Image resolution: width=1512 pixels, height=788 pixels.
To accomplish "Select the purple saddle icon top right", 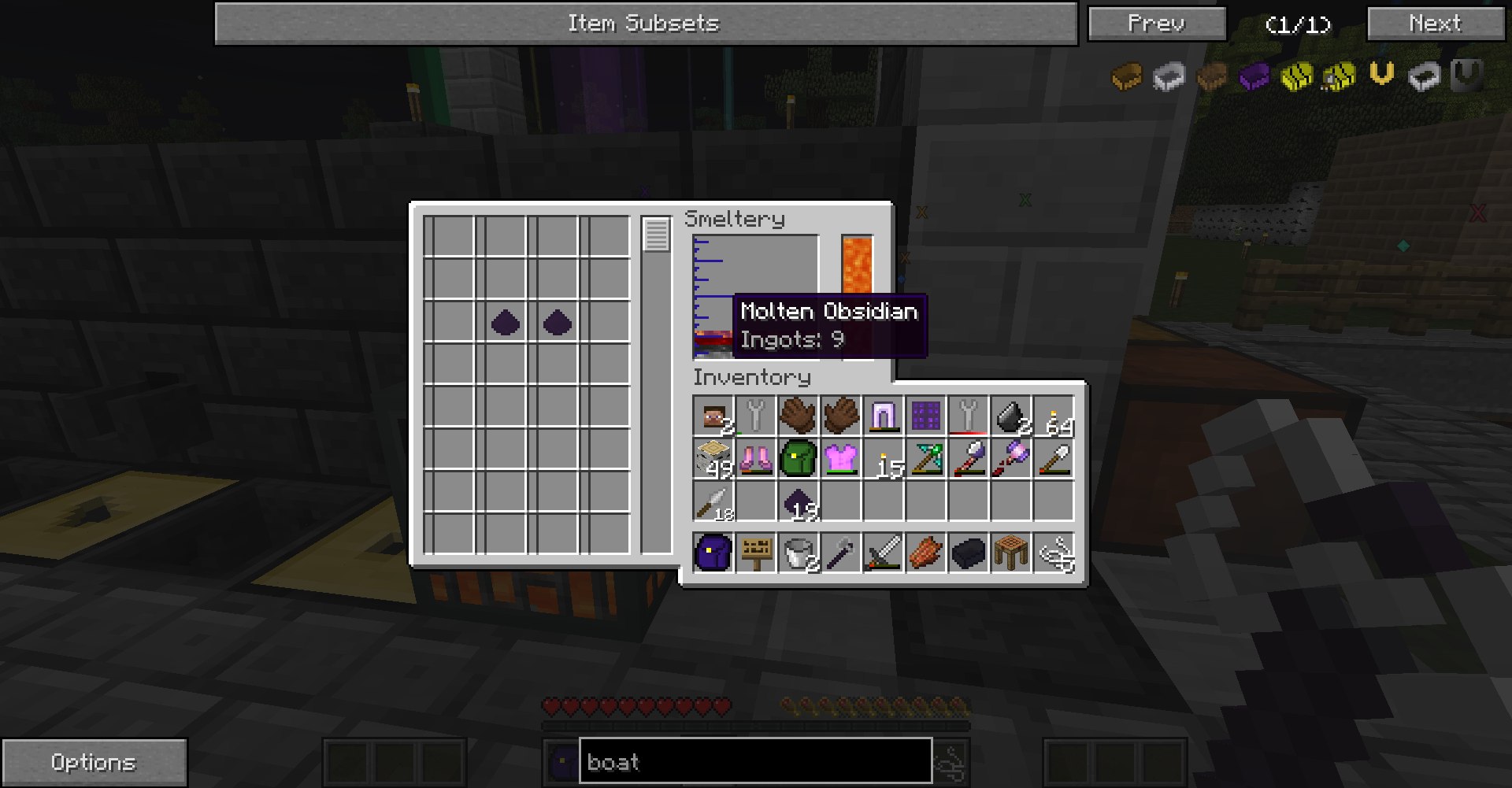I will (x=1254, y=76).
